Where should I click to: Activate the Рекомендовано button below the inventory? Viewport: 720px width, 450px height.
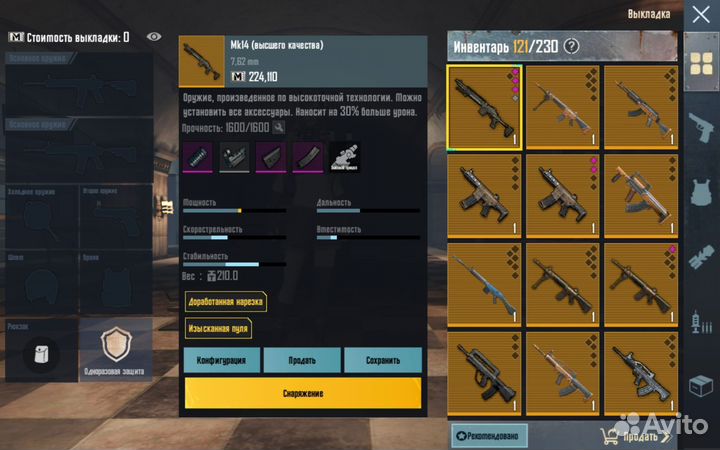(489, 435)
